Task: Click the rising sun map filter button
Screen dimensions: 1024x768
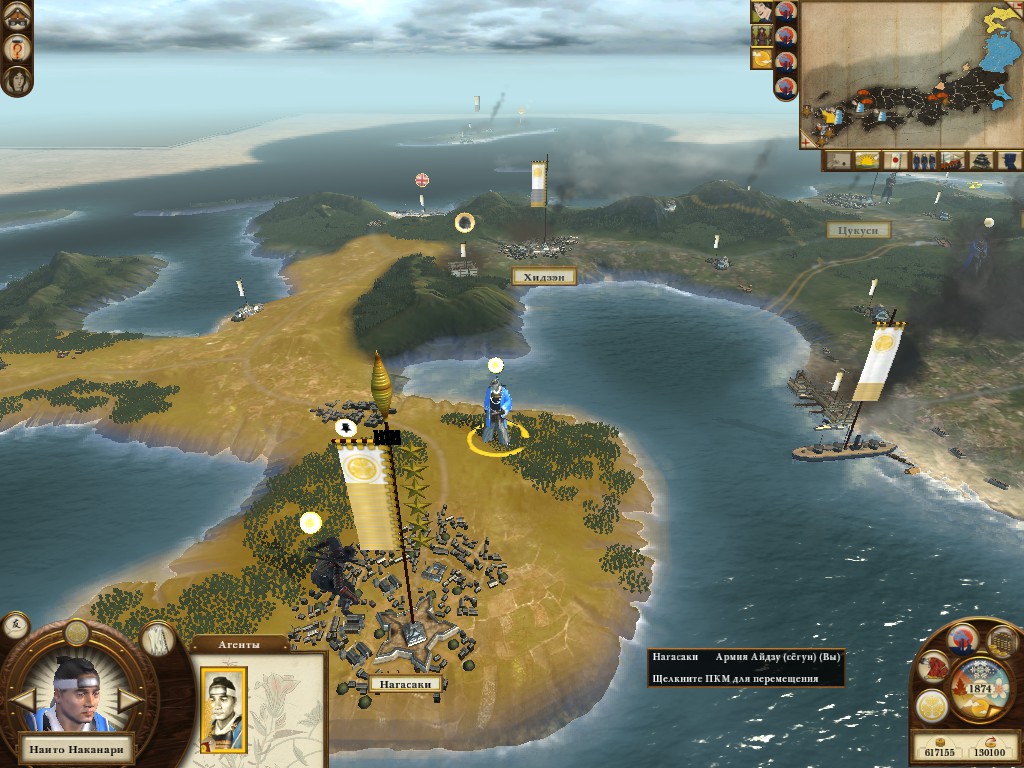Action: 867,161
